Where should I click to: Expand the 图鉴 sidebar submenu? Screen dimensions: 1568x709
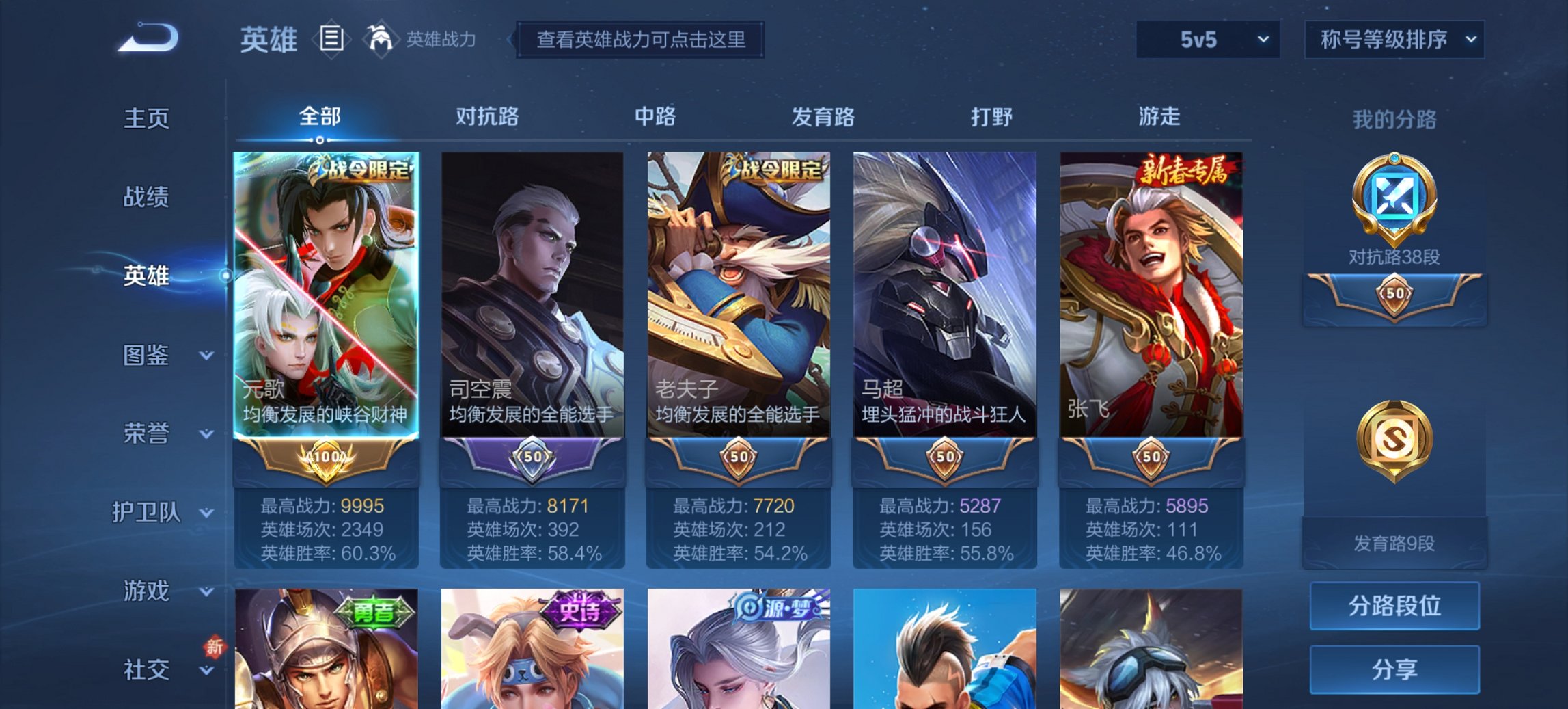(146, 354)
